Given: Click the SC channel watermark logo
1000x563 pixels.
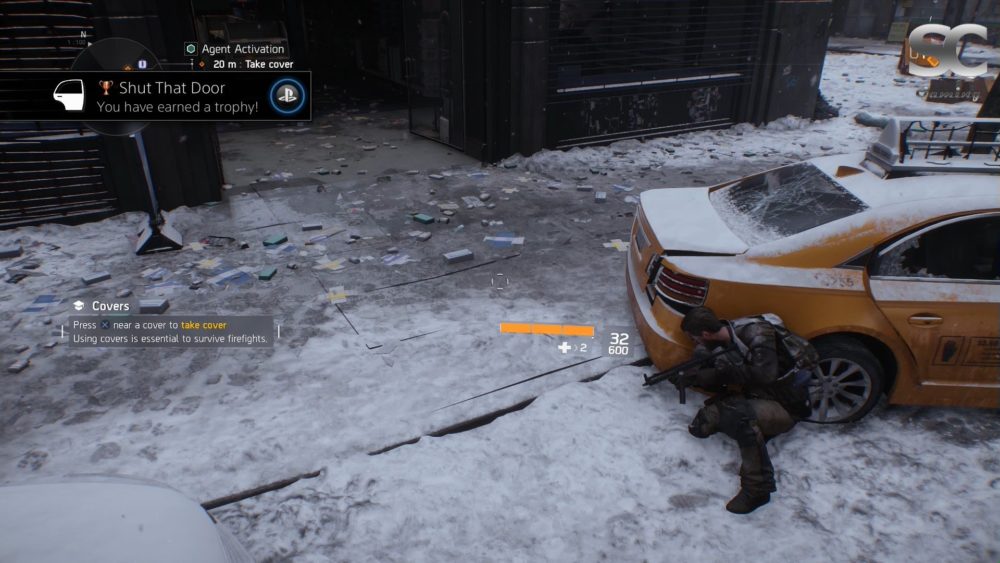Looking at the screenshot, I should pos(947,51).
